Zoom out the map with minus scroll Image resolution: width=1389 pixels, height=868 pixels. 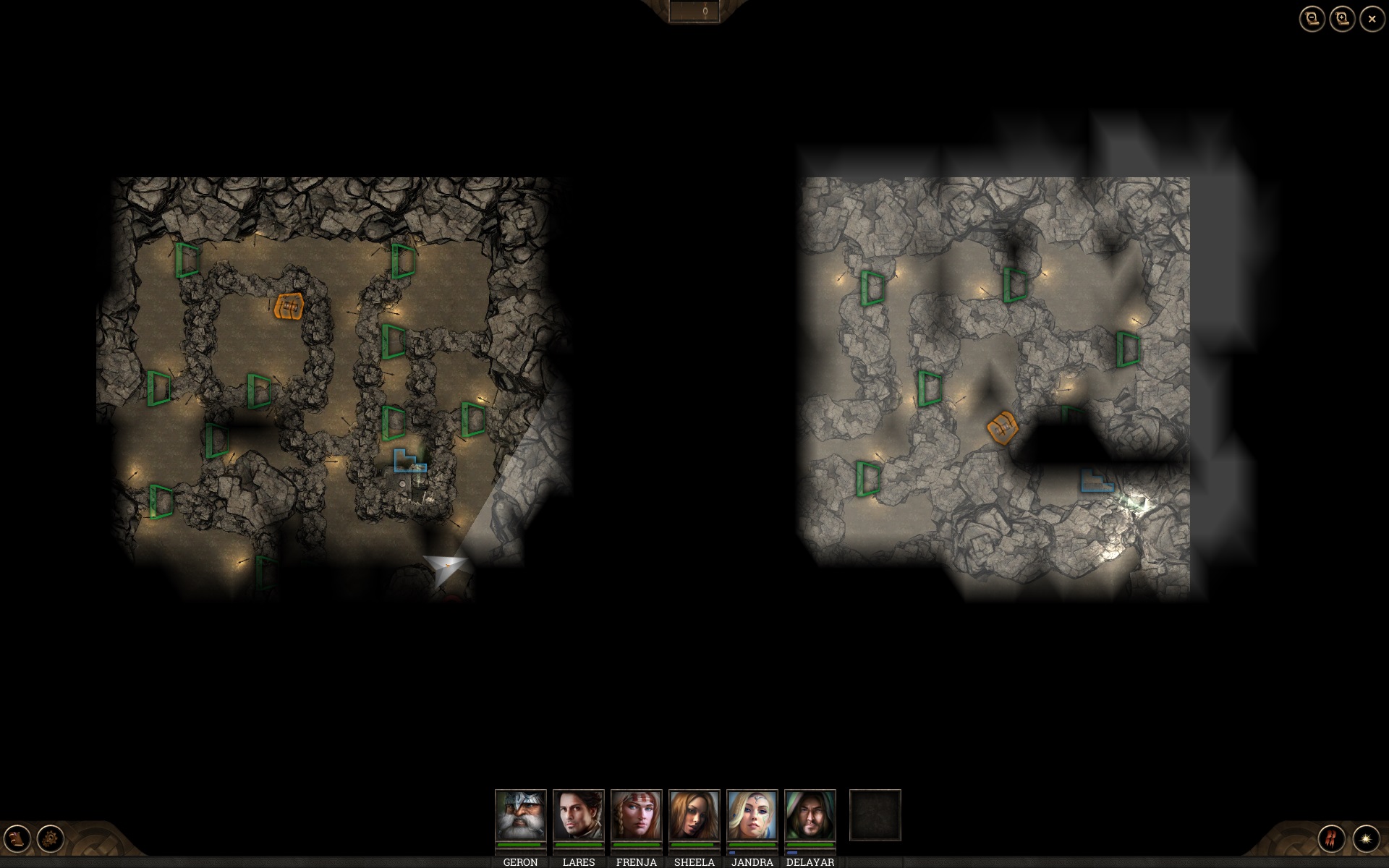pos(1312,20)
